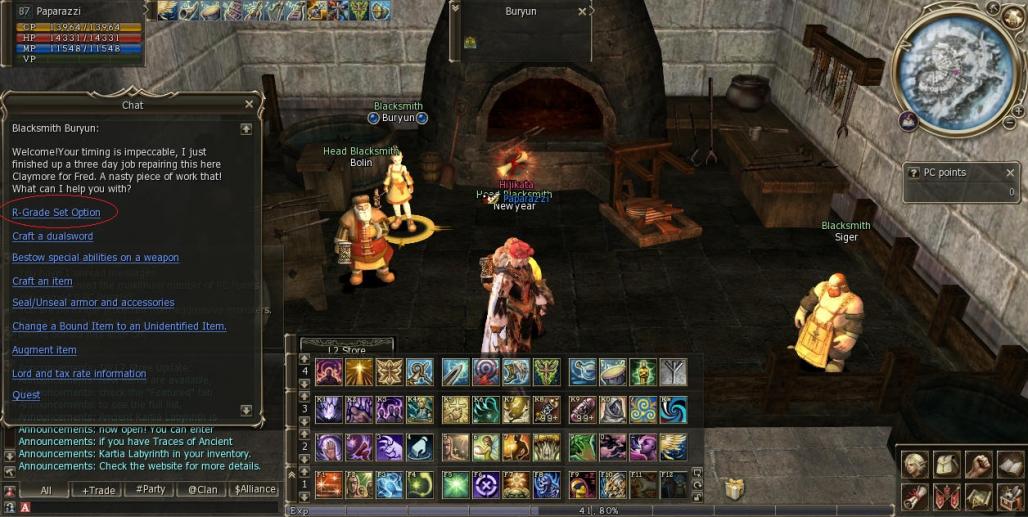Image resolution: width=1028 pixels, height=517 pixels.
Task: Close the Buryun target window
Action: 583,12
